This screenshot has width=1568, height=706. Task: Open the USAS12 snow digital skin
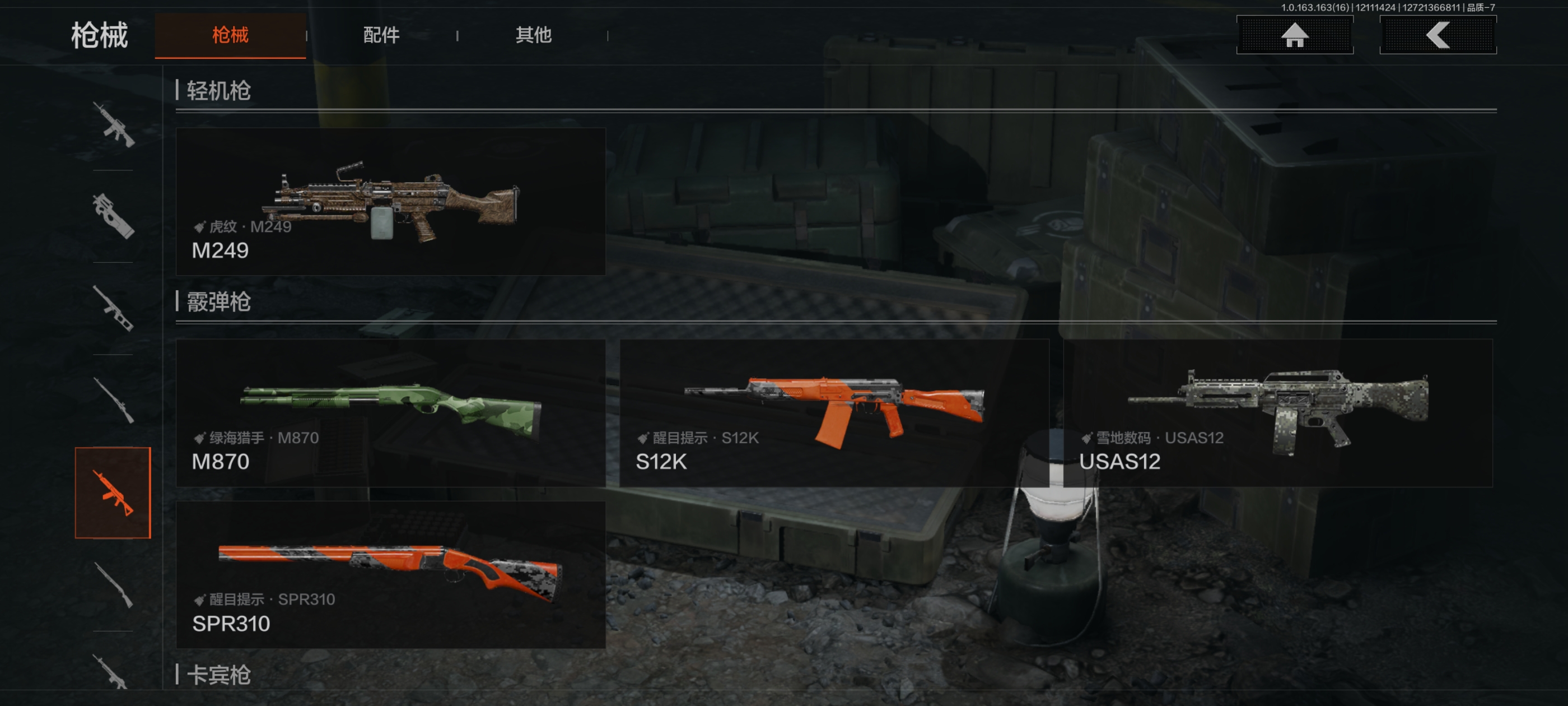pyautogui.click(x=1278, y=412)
